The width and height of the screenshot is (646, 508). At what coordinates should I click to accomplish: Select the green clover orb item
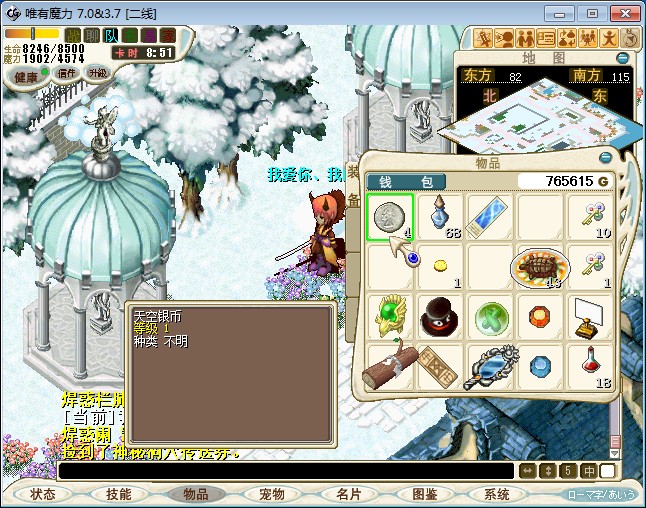coord(490,316)
